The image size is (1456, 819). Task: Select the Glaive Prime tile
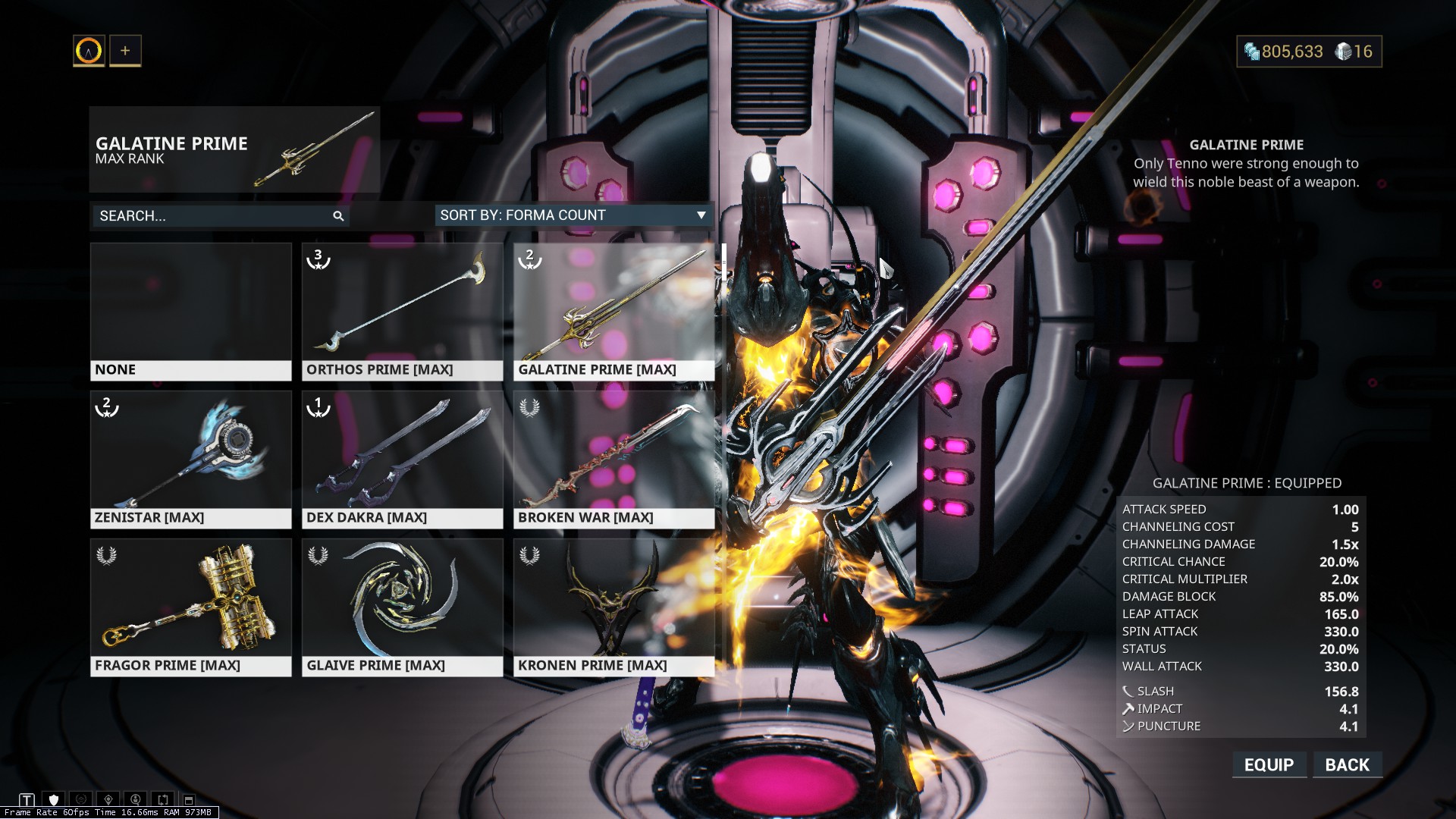(402, 607)
